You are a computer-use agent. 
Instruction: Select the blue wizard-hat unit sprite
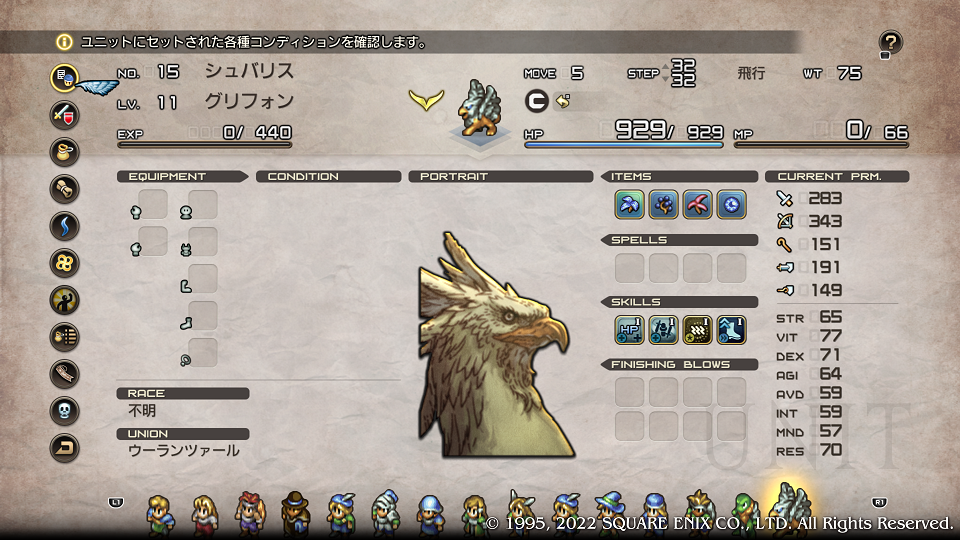(608, 512)
